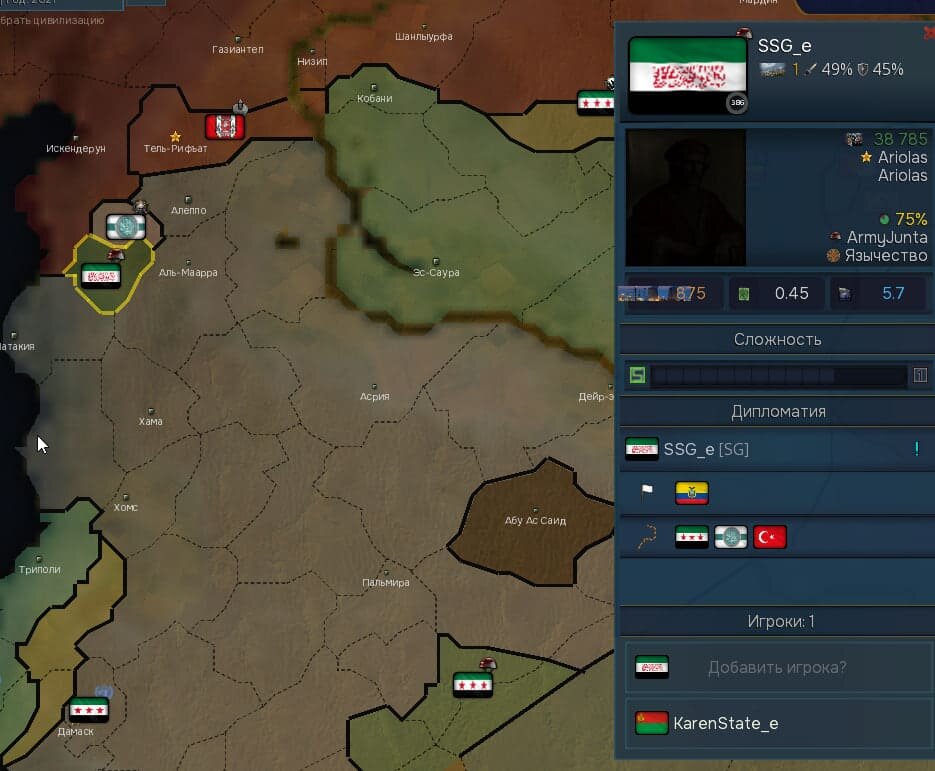
Task: Choose the three-star flag marker above Дамаск
Action: tap(89, 711)
